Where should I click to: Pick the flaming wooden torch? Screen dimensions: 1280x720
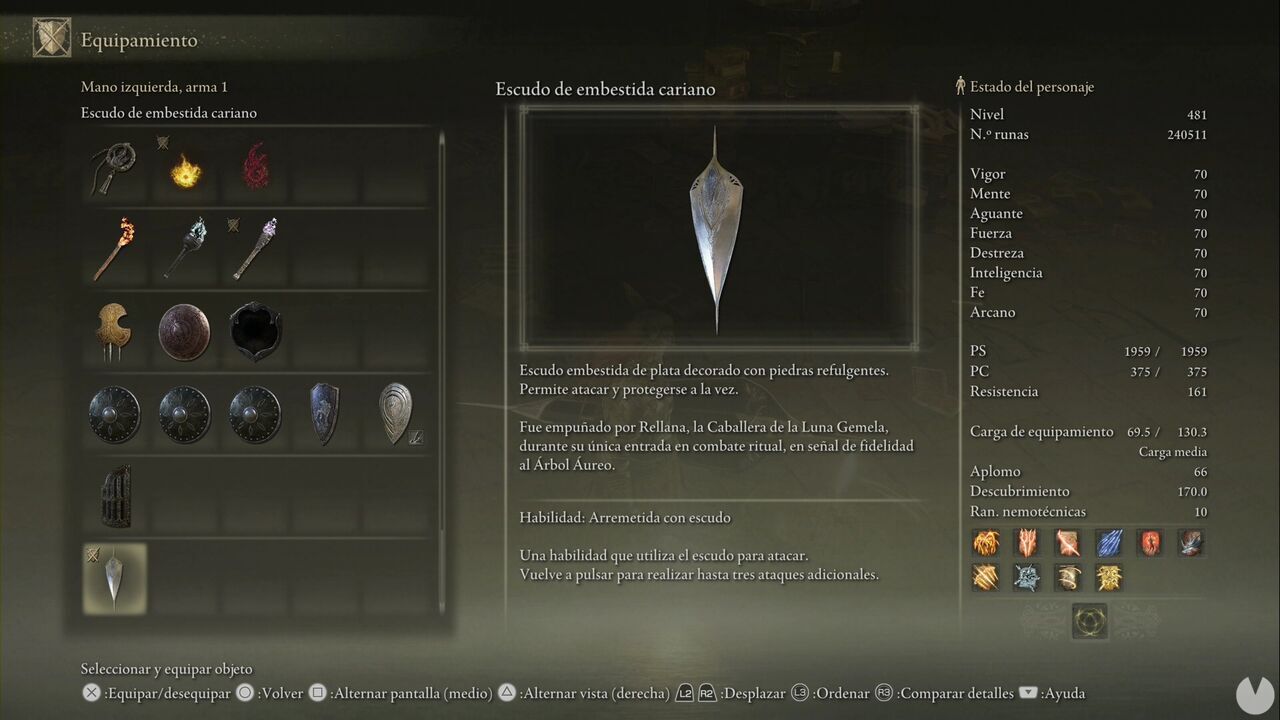pyautogui.click(x=114, y=249)
